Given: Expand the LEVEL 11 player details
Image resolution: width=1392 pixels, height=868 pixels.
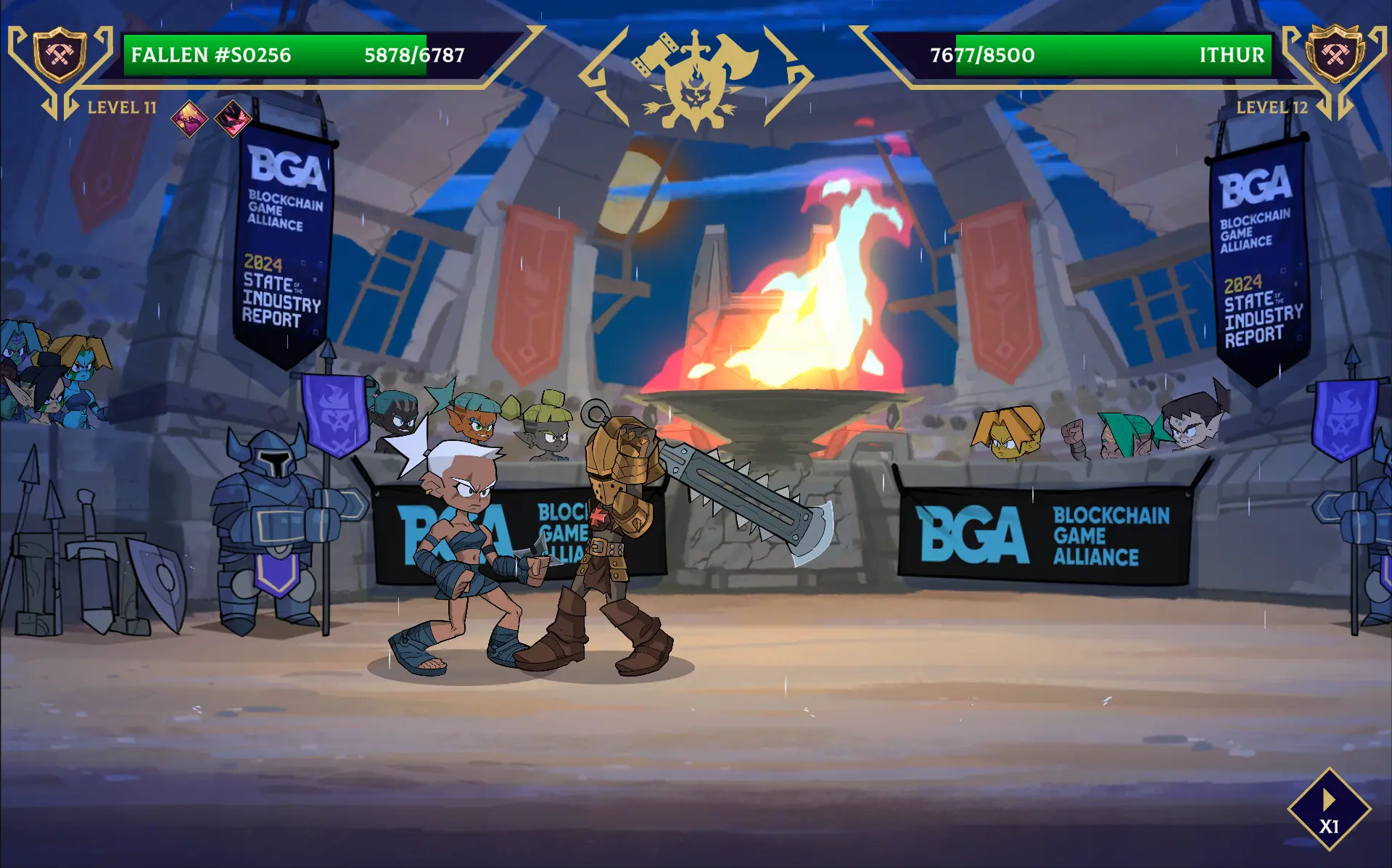Looking at the screenshot, I should click(x=122, y=109).
